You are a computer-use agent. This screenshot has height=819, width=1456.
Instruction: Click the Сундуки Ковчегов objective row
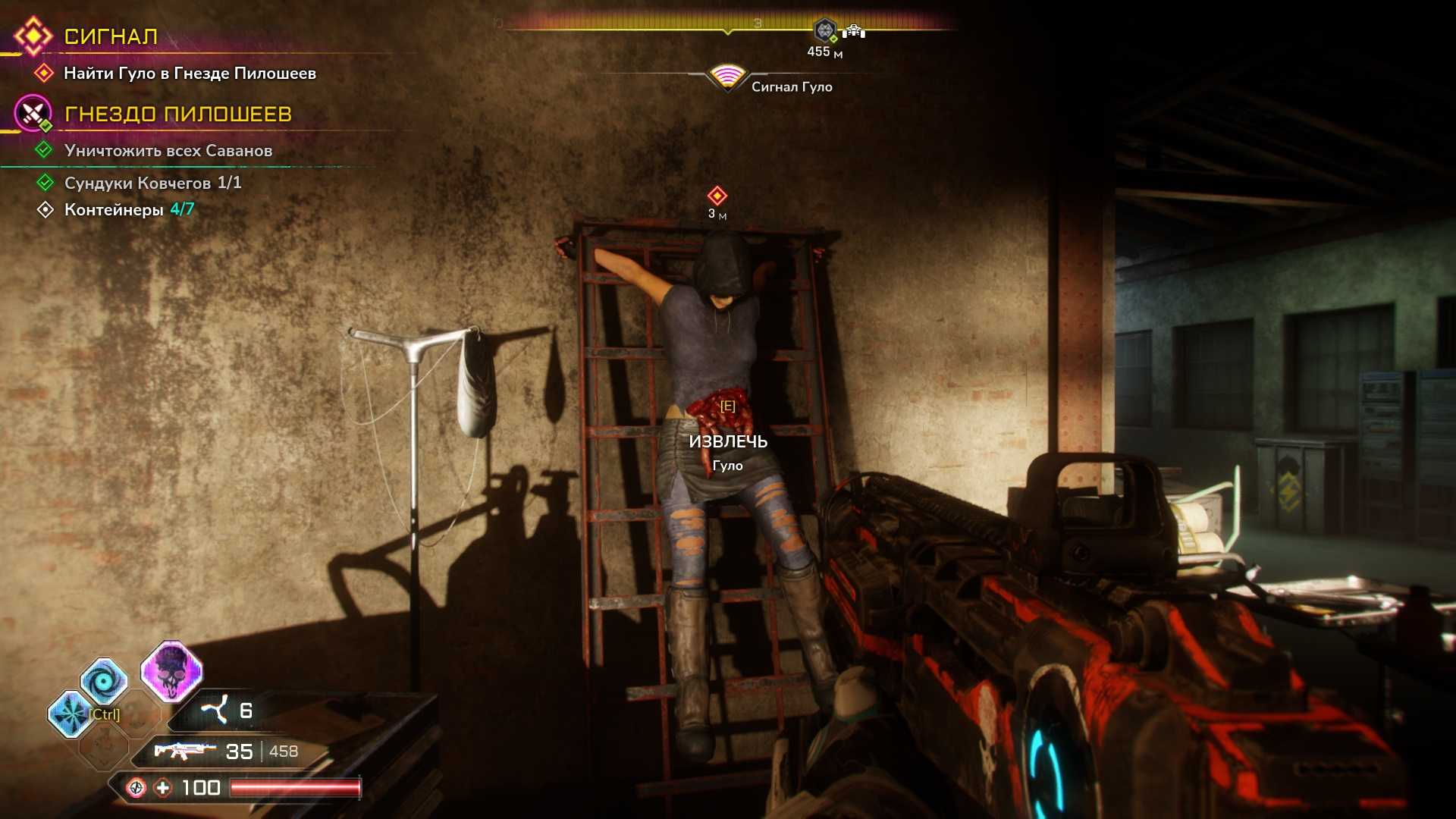[x=152, y=183]
